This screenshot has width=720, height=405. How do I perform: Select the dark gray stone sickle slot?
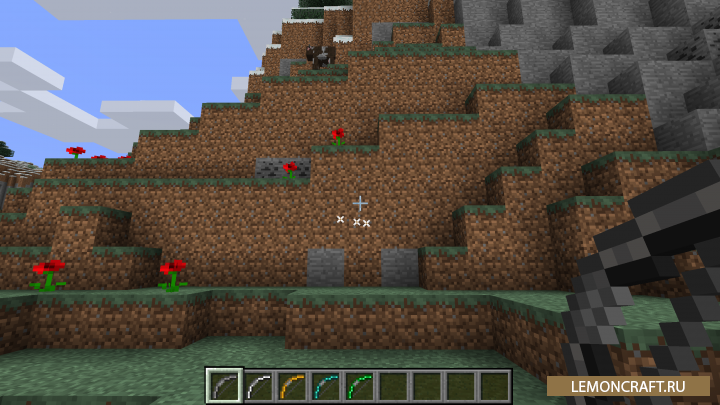pyautogui.click(x=223, y=385)
